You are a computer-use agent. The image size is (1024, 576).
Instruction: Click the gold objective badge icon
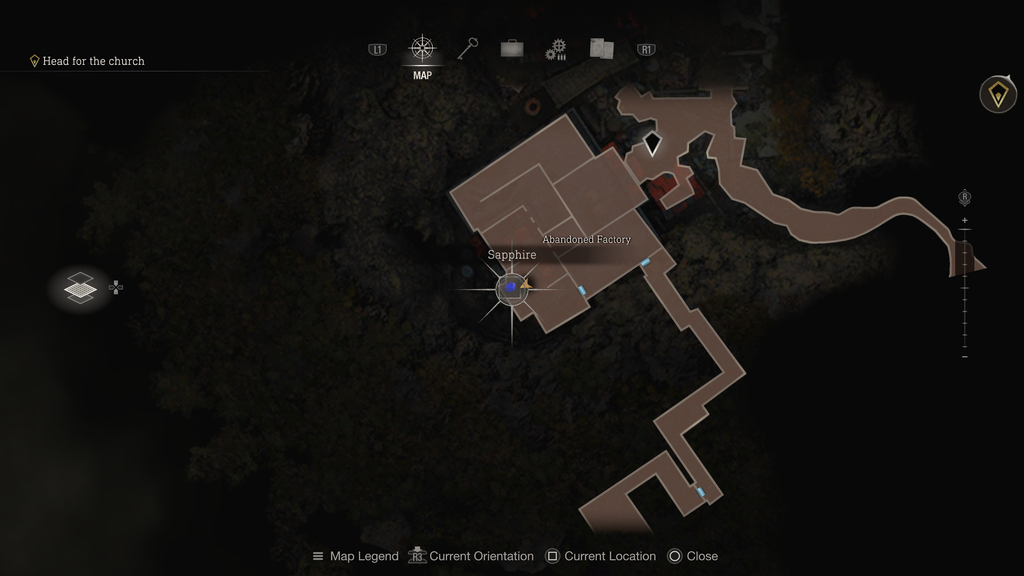[x=997, y=94]
